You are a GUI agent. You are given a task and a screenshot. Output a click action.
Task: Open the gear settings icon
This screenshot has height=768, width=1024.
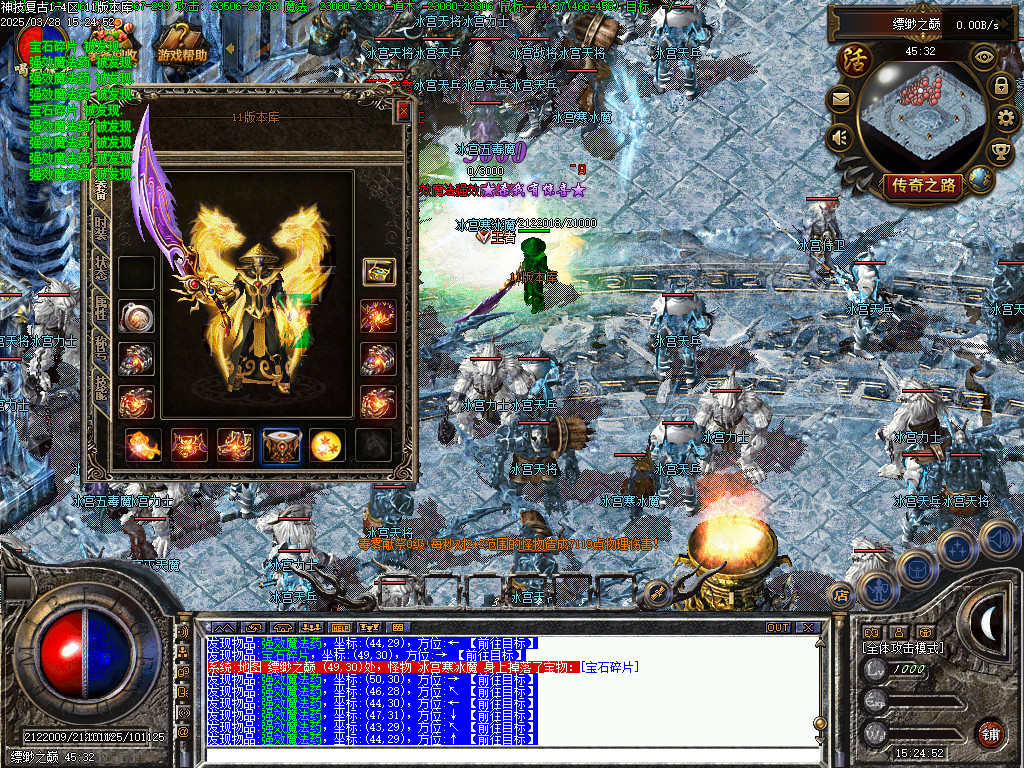coord(1006,118)
